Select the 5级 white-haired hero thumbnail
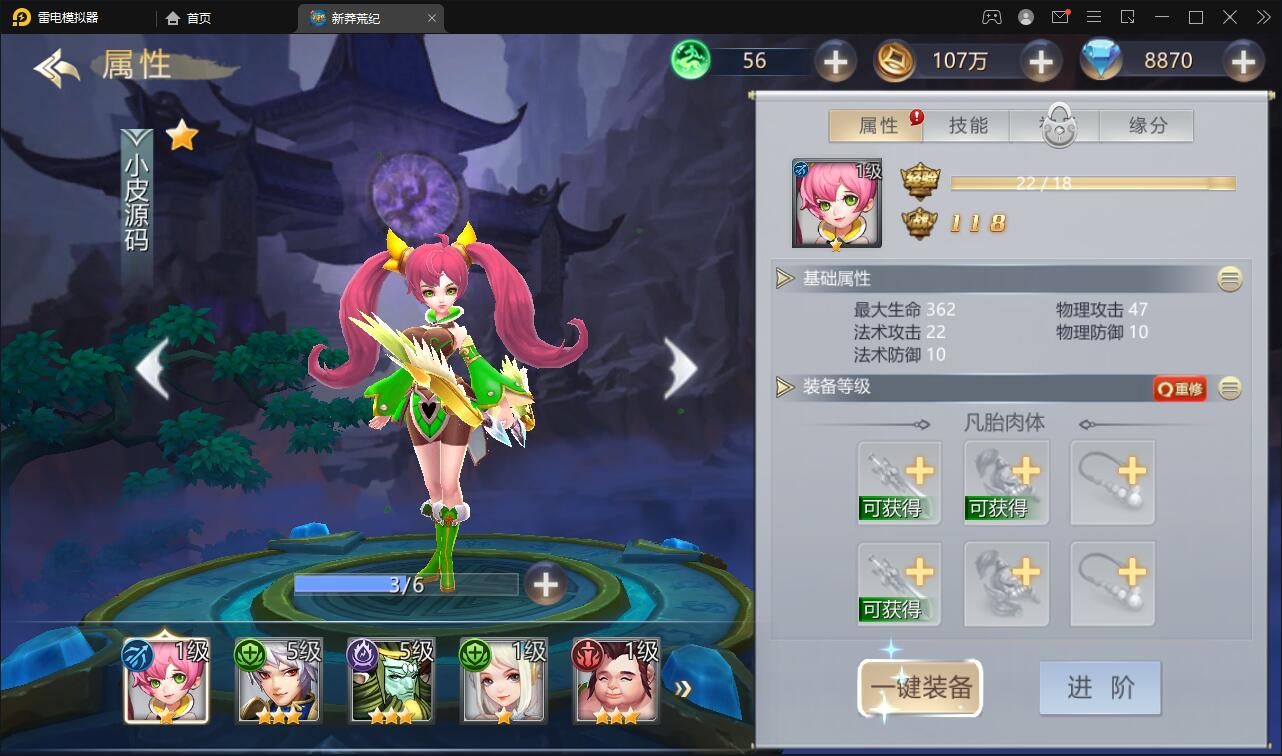Screen dimensions: 1282x756 (278, 681)
